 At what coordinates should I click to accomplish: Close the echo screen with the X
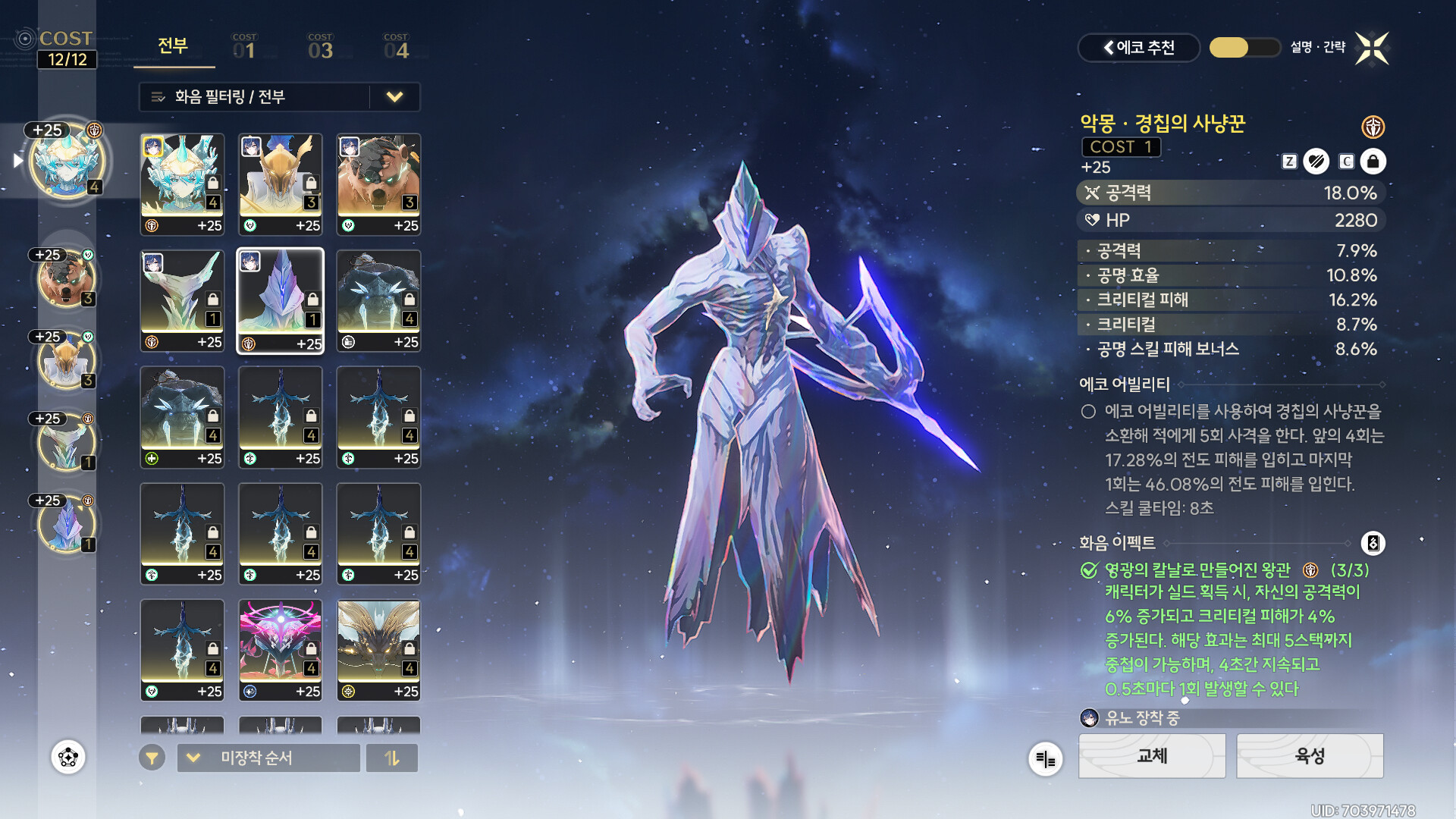point(1372,49)
